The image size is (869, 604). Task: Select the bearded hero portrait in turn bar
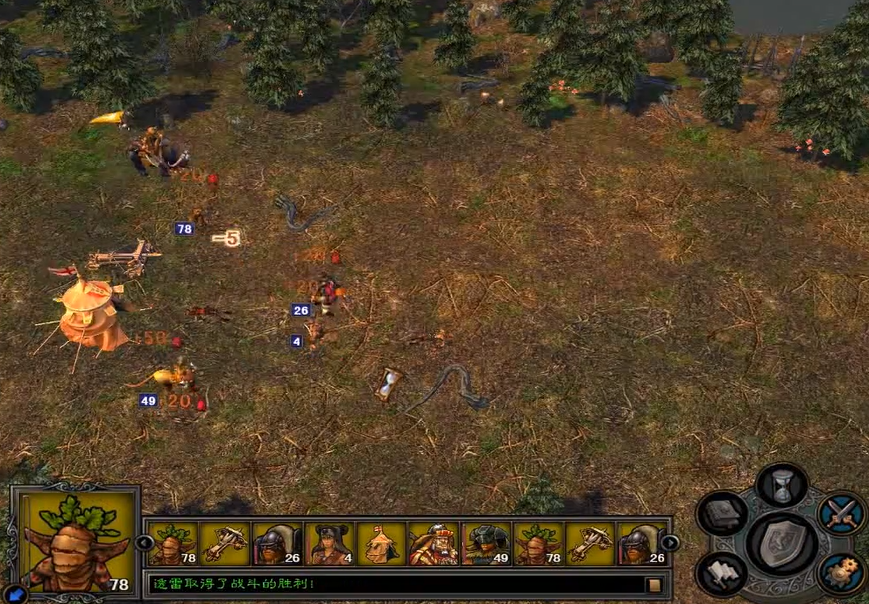[433, 543]
